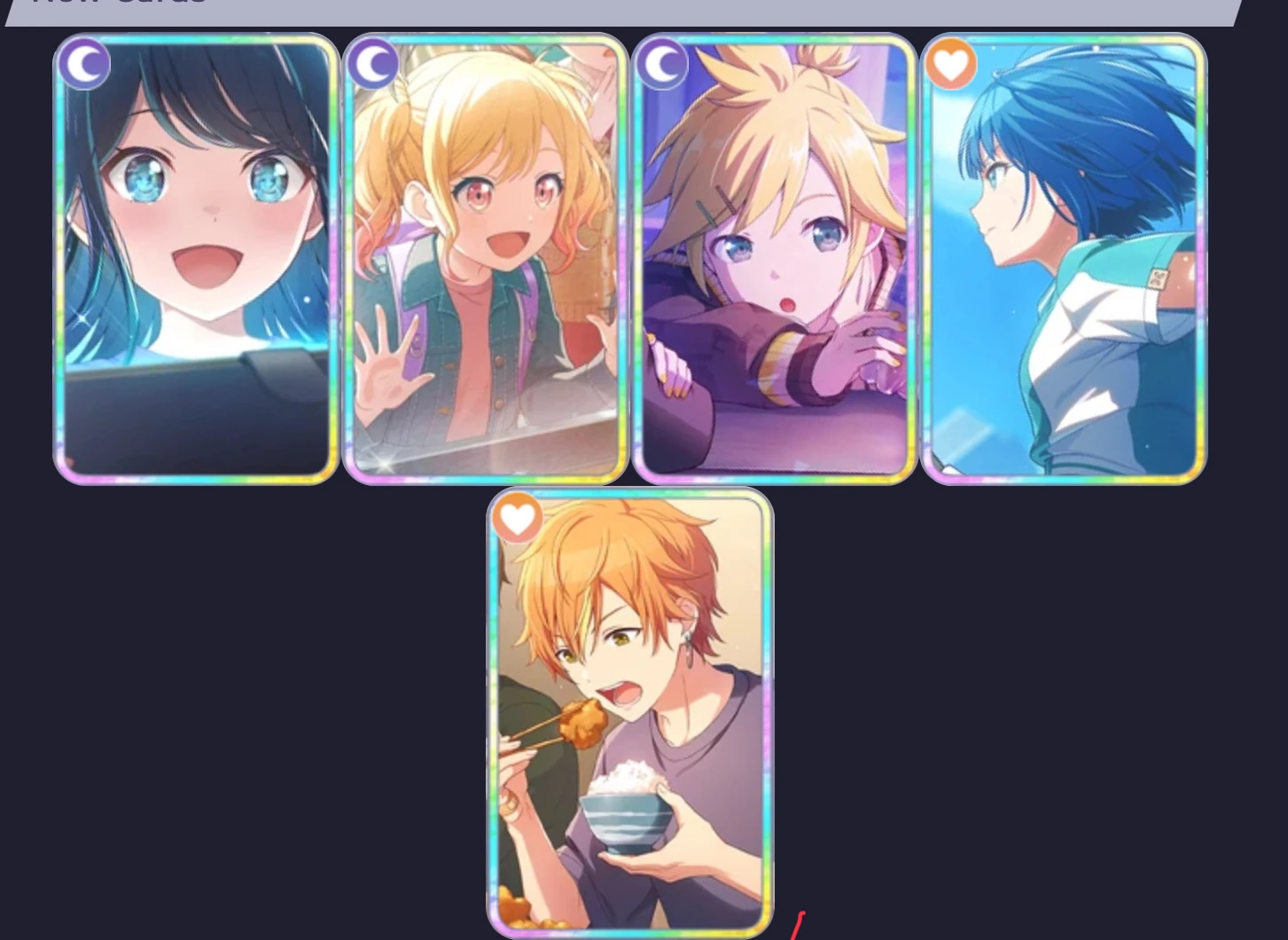Open Saki's blonde twintails card
The width and height of the screenshot is (1288, 940).
[483, 266]
